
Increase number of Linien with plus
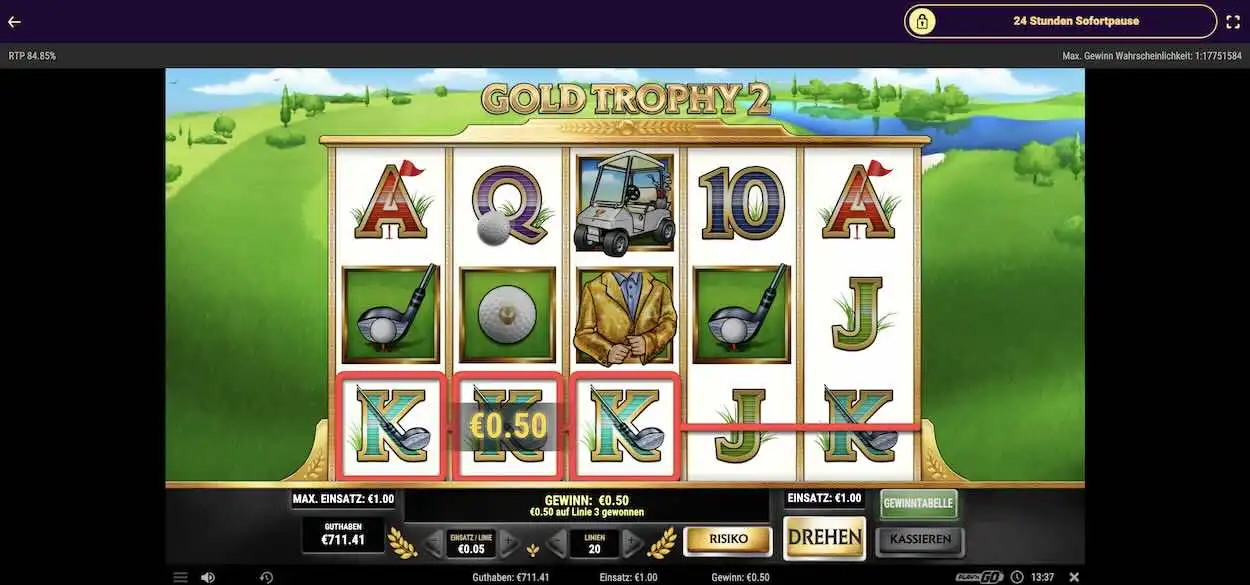632,544
